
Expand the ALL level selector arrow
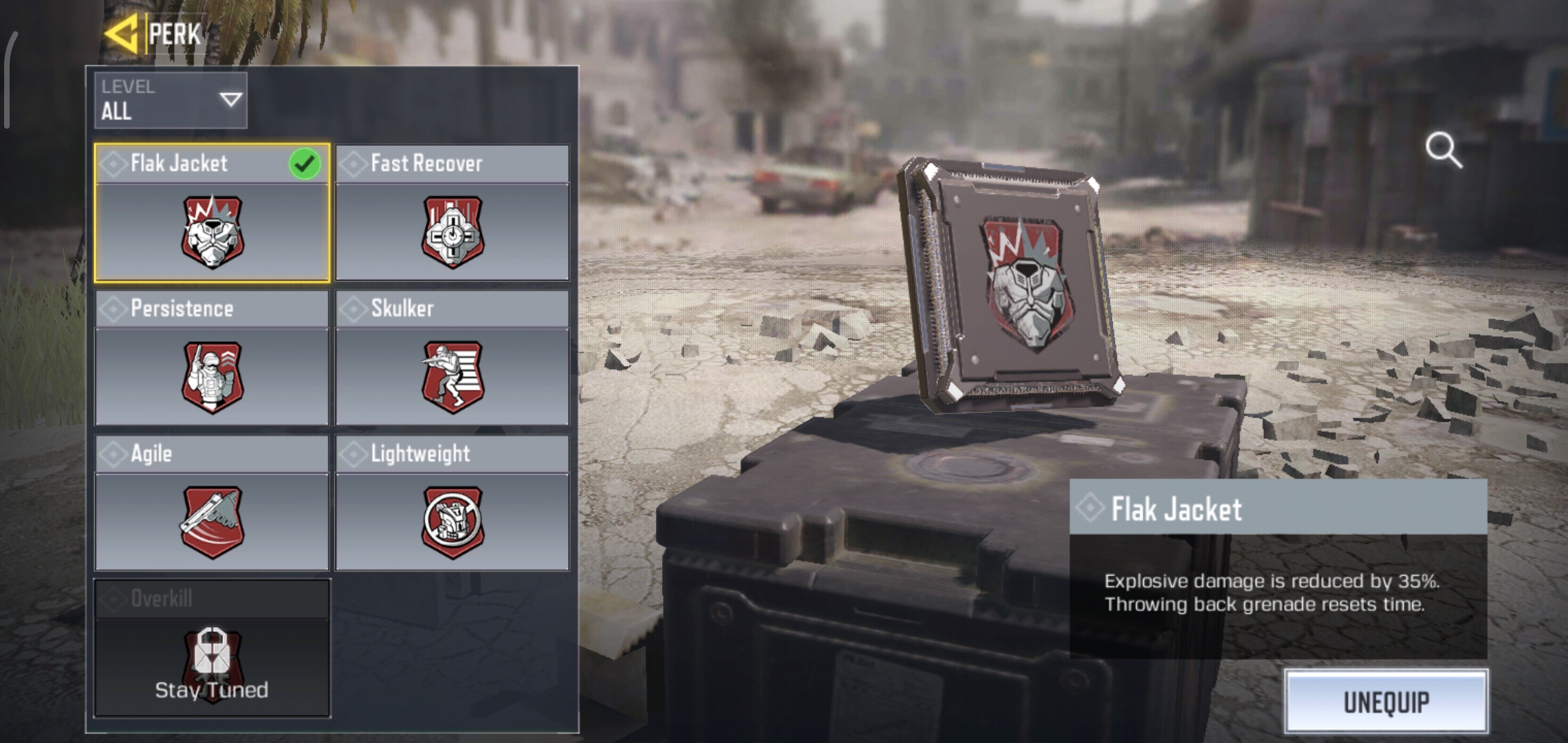pos(229,101)
